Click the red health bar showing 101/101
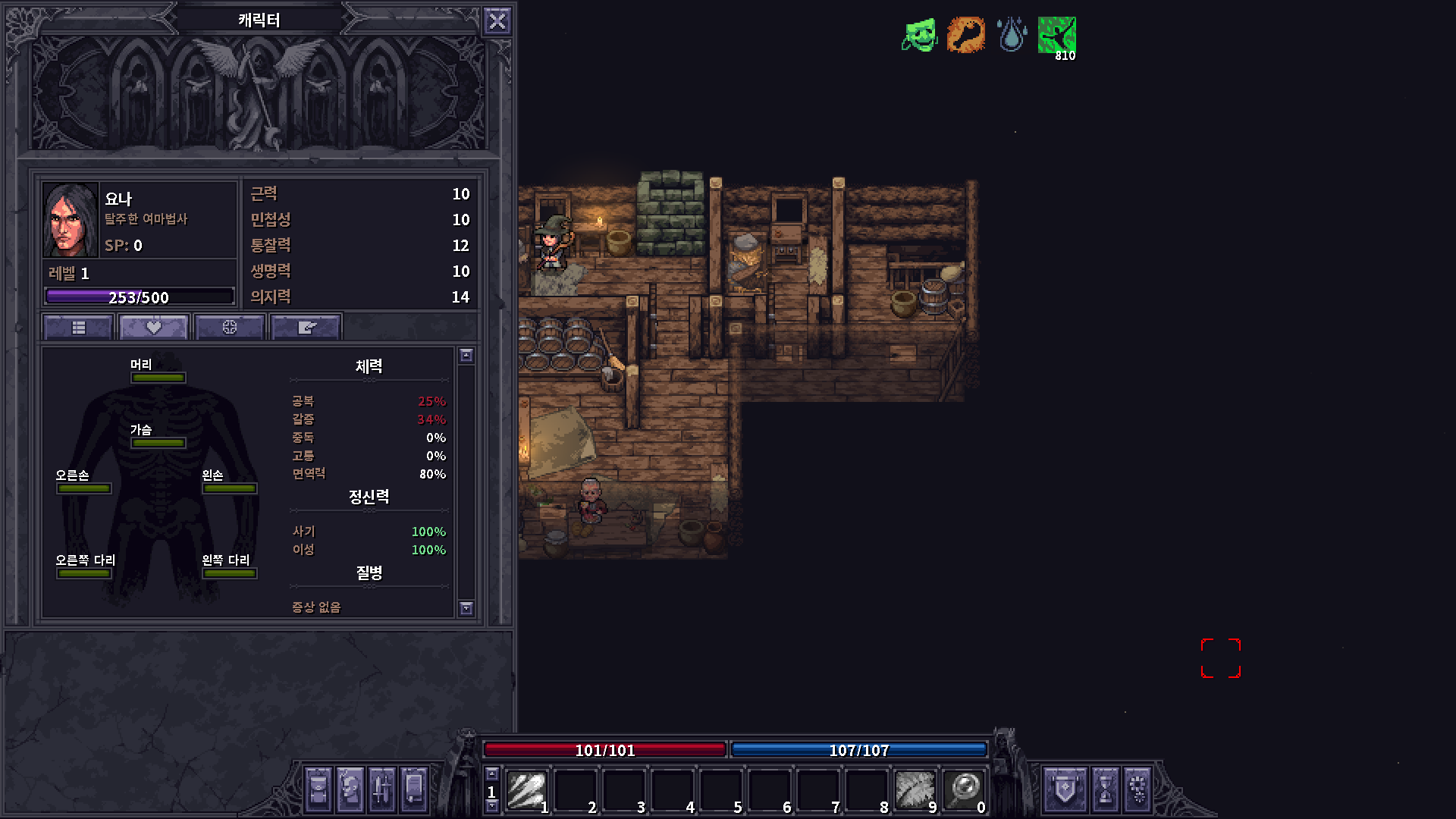Viewport: 1456px width, 819px height. [x=604, y=750]
